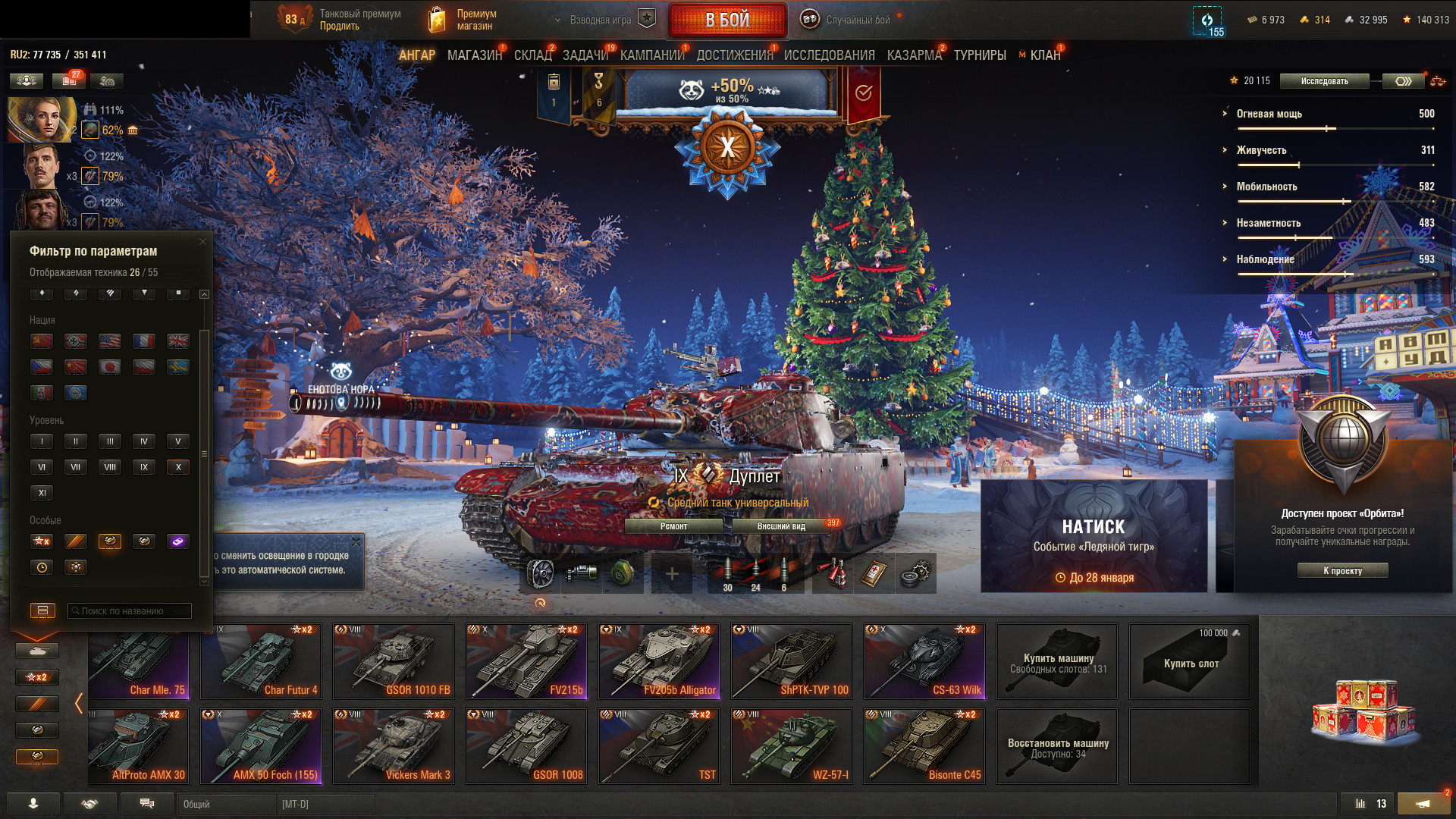Select the FV215b tank in carousel
Screen dimensions: 1456x819
pos(526,661)
